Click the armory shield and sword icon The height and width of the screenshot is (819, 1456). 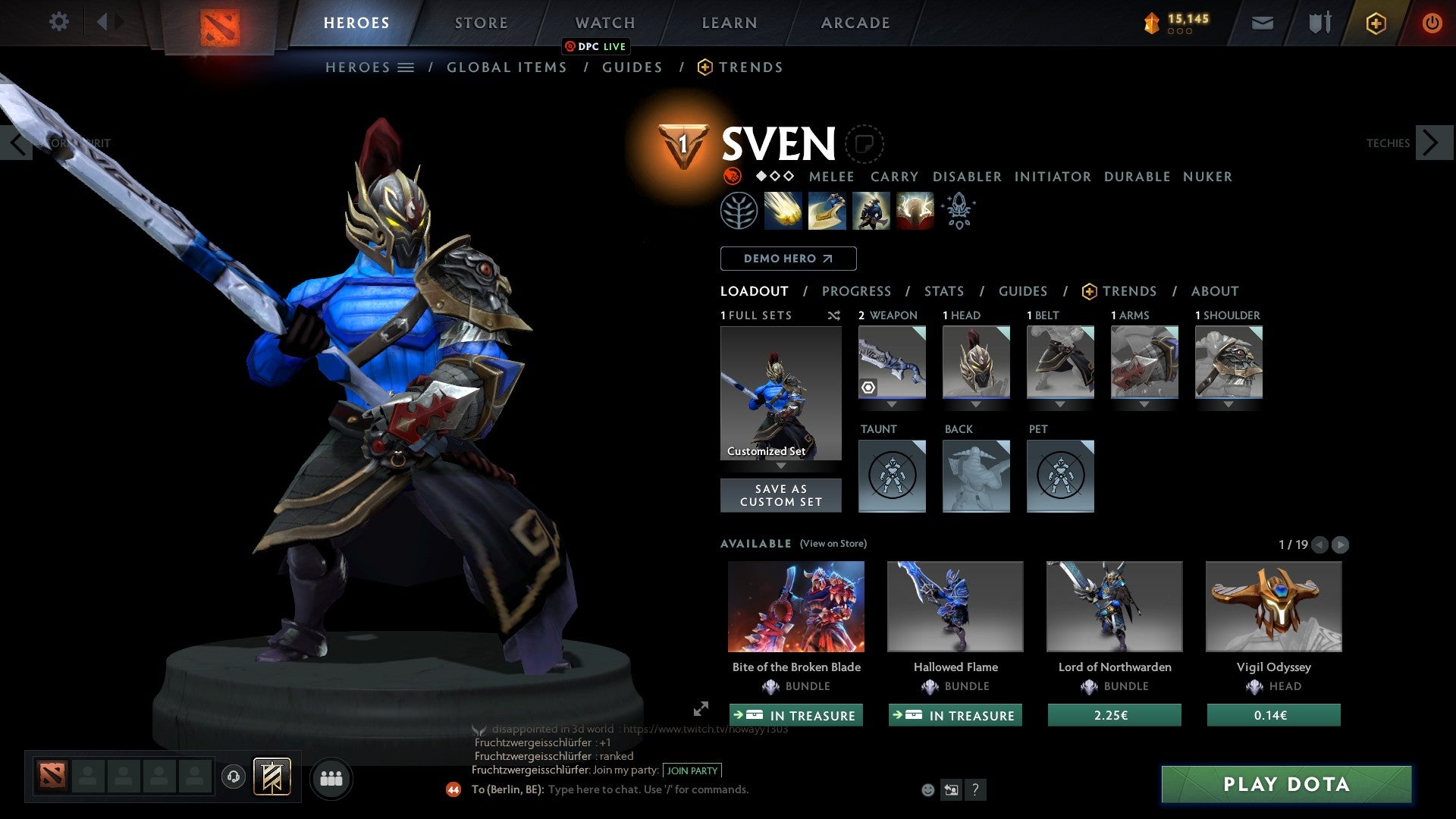click(1318, 22)
